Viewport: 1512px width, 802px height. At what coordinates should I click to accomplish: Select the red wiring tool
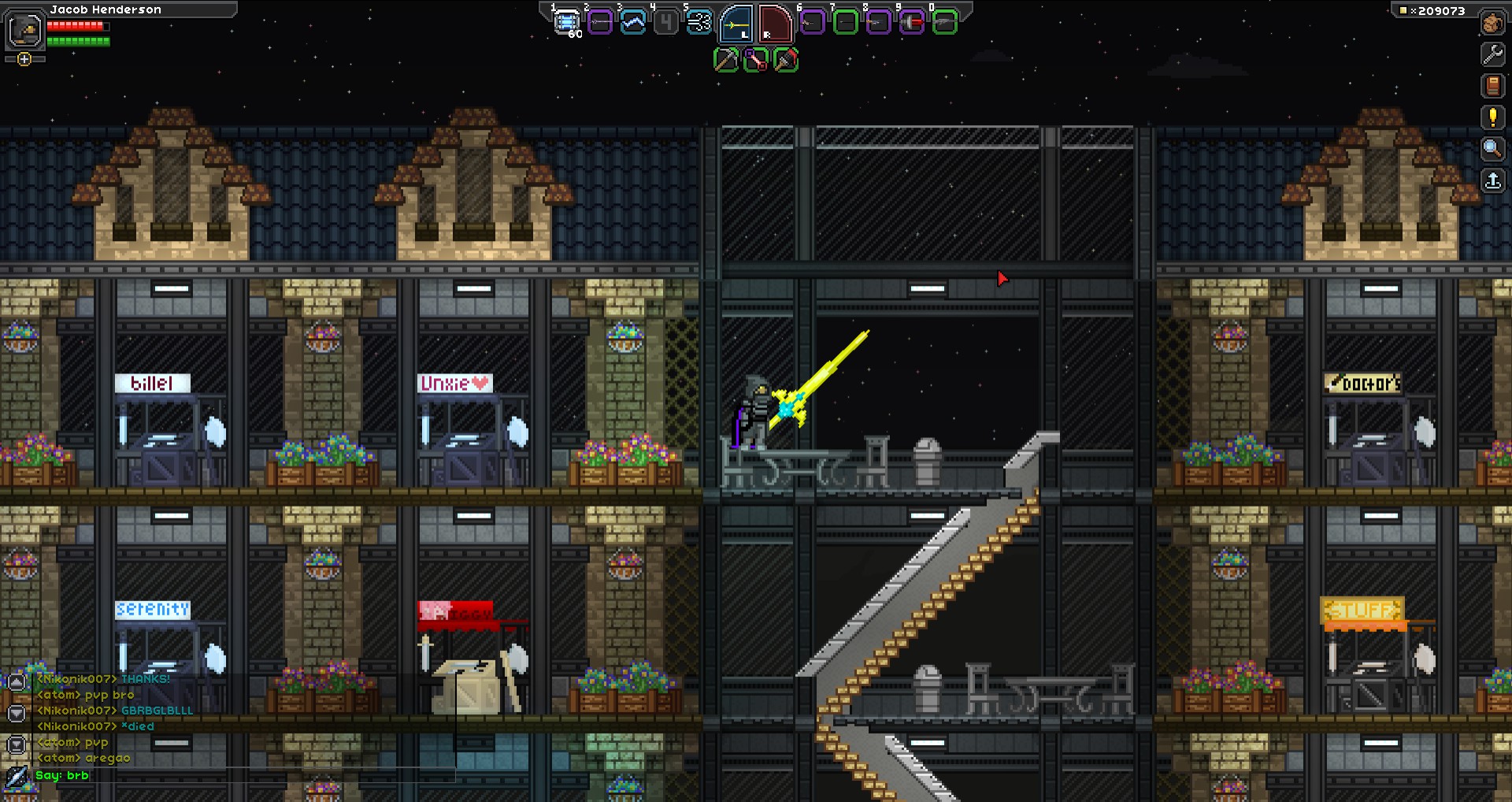tap(755, 60)
